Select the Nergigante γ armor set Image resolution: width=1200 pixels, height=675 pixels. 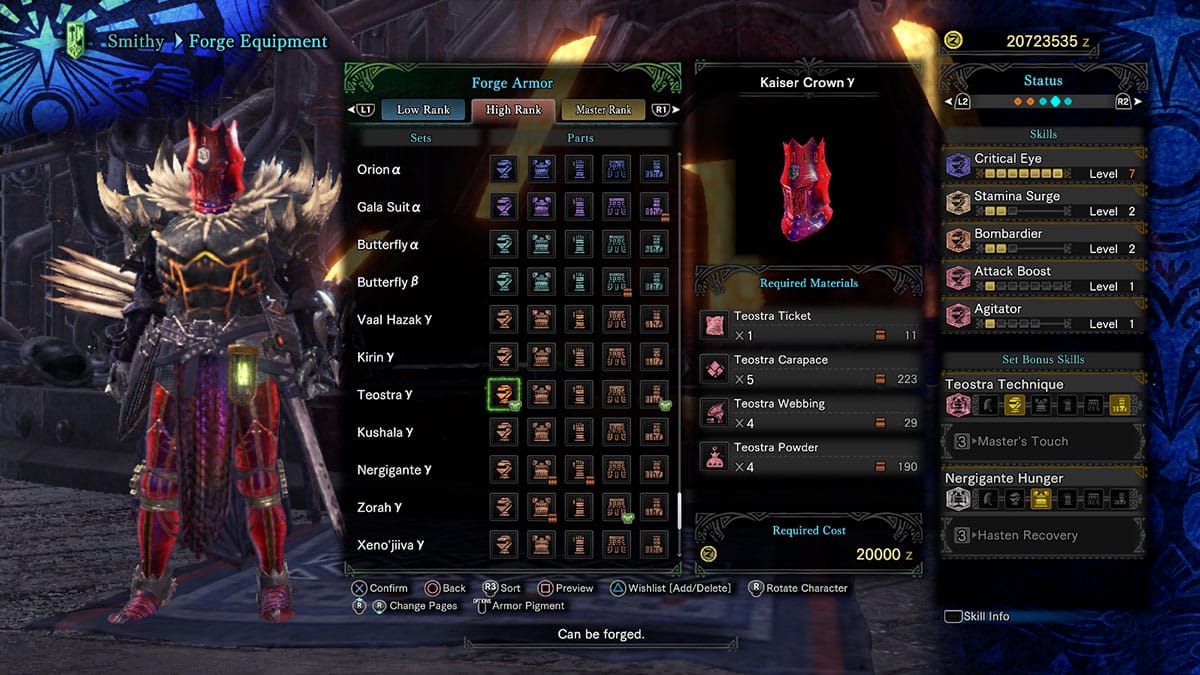pos(394,470)
